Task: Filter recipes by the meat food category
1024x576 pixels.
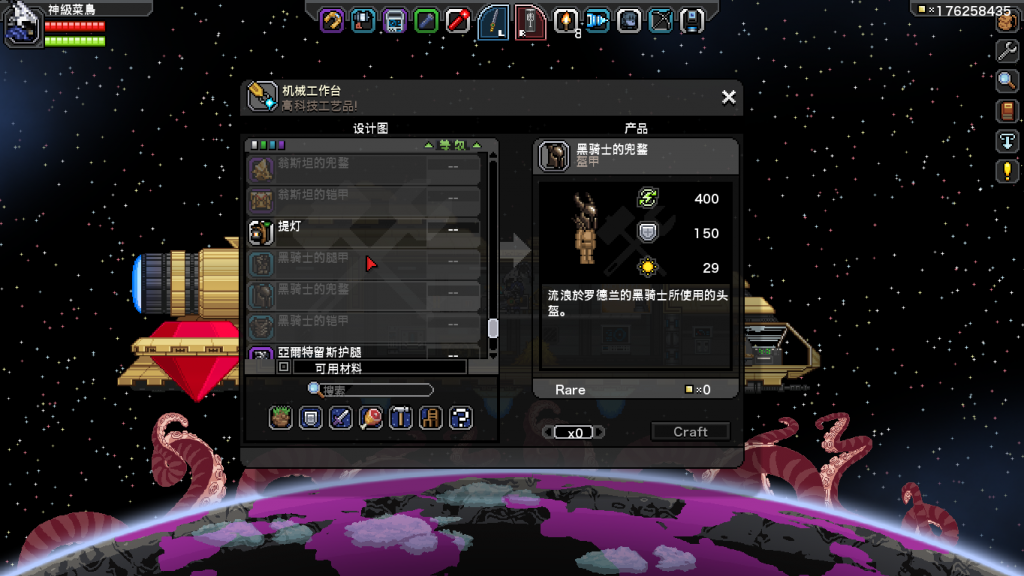Action: 371,418
